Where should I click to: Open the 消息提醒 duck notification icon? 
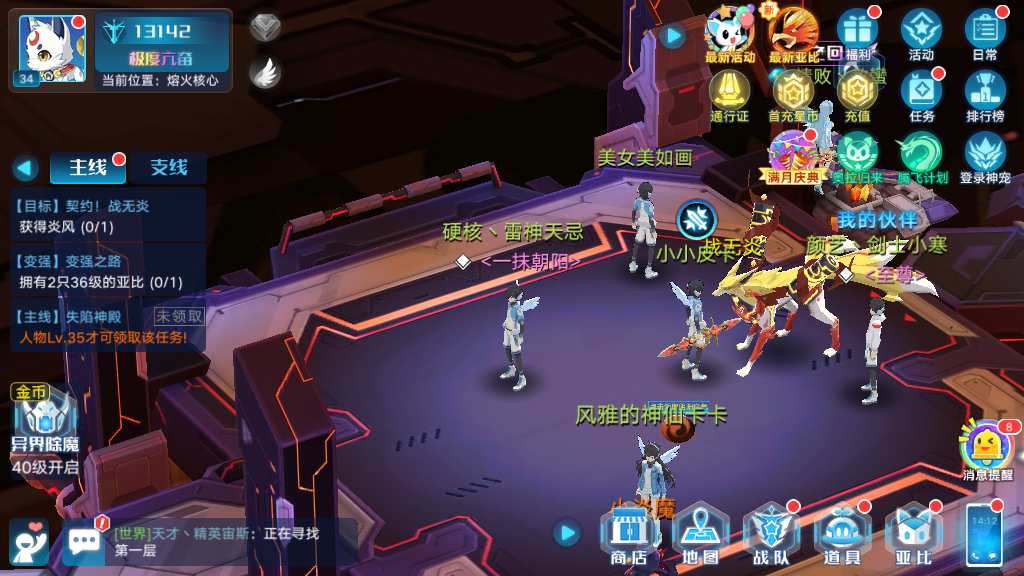point(986,448)
